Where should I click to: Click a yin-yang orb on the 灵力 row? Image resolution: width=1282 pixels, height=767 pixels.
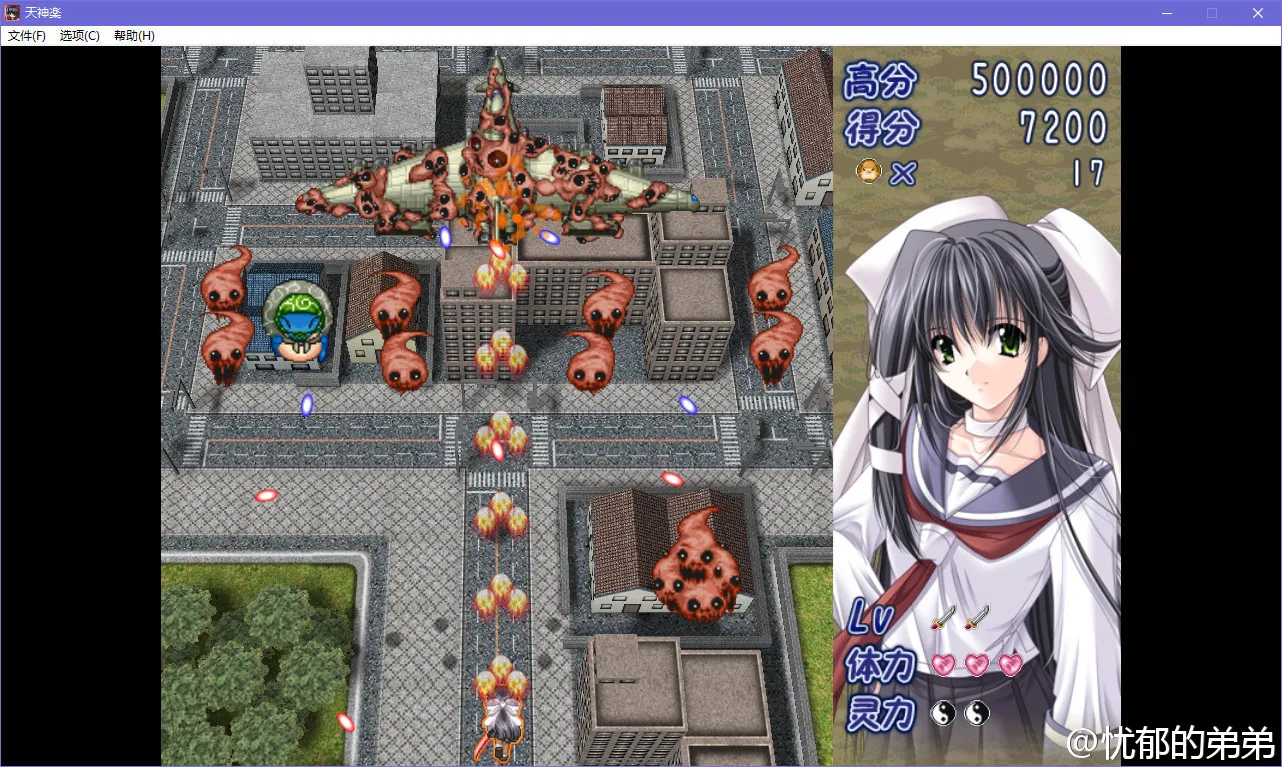click(942, 713)
